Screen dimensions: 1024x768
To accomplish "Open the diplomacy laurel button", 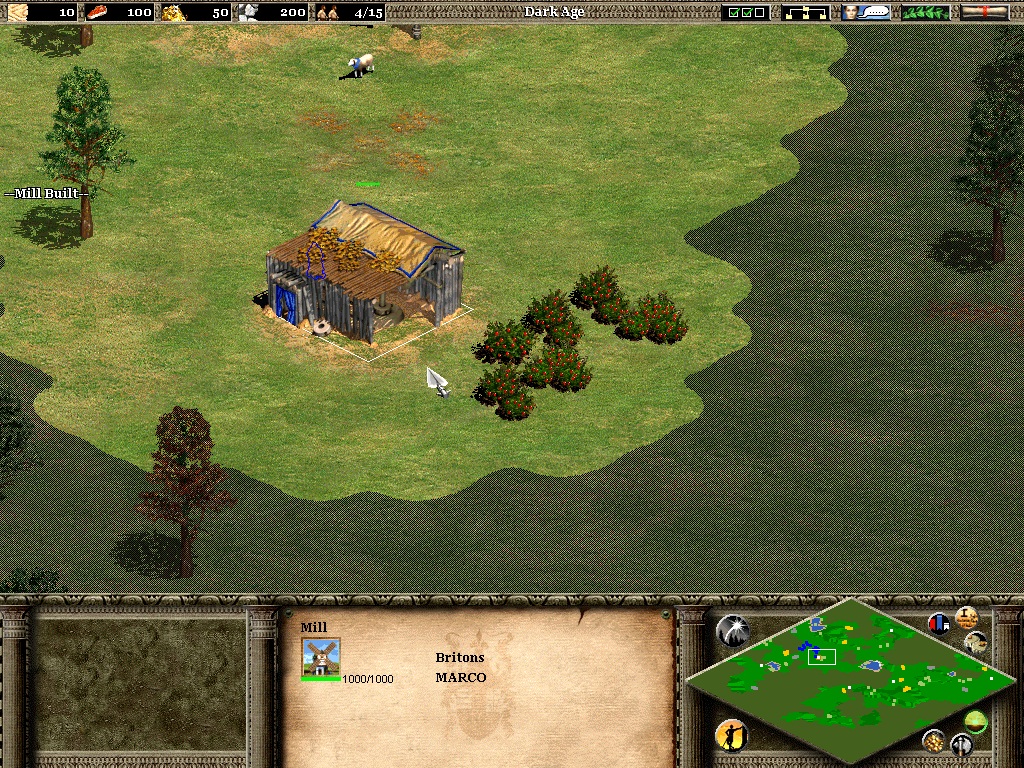I will click(x=925, y=13).
